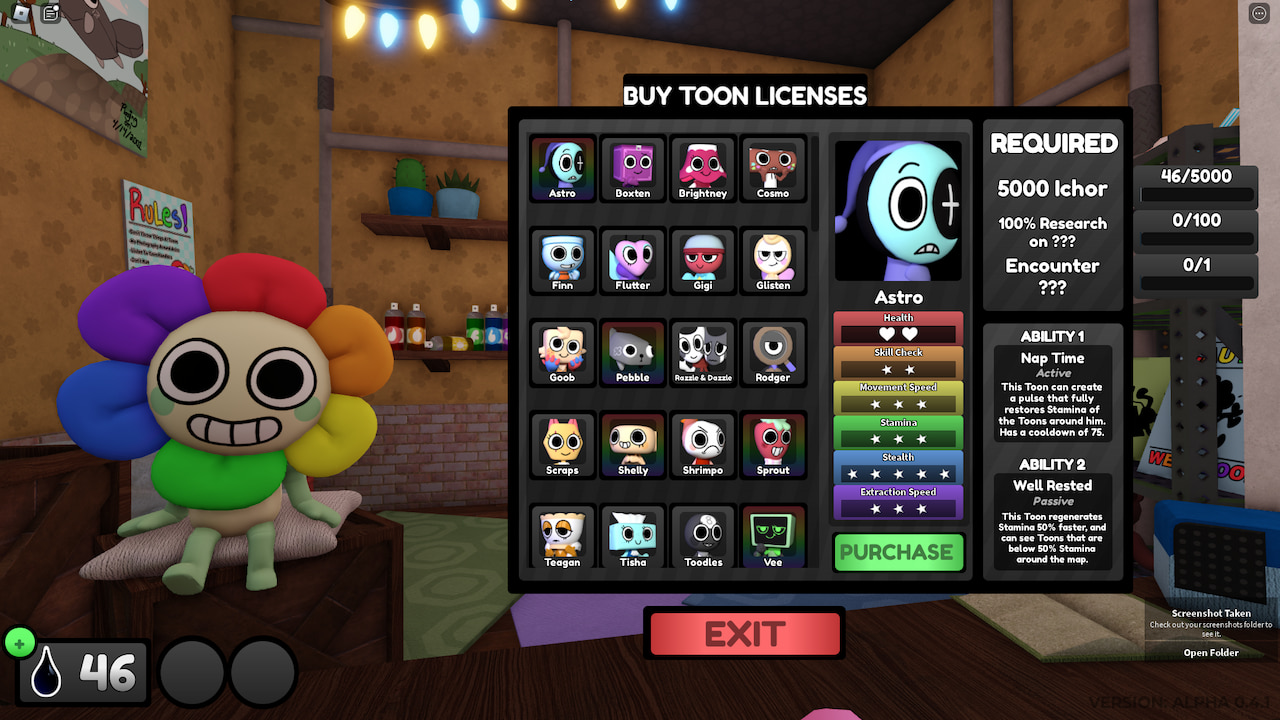Select the Astro toon icon
Screen dimensions: 1280x720
click(562, 168)
